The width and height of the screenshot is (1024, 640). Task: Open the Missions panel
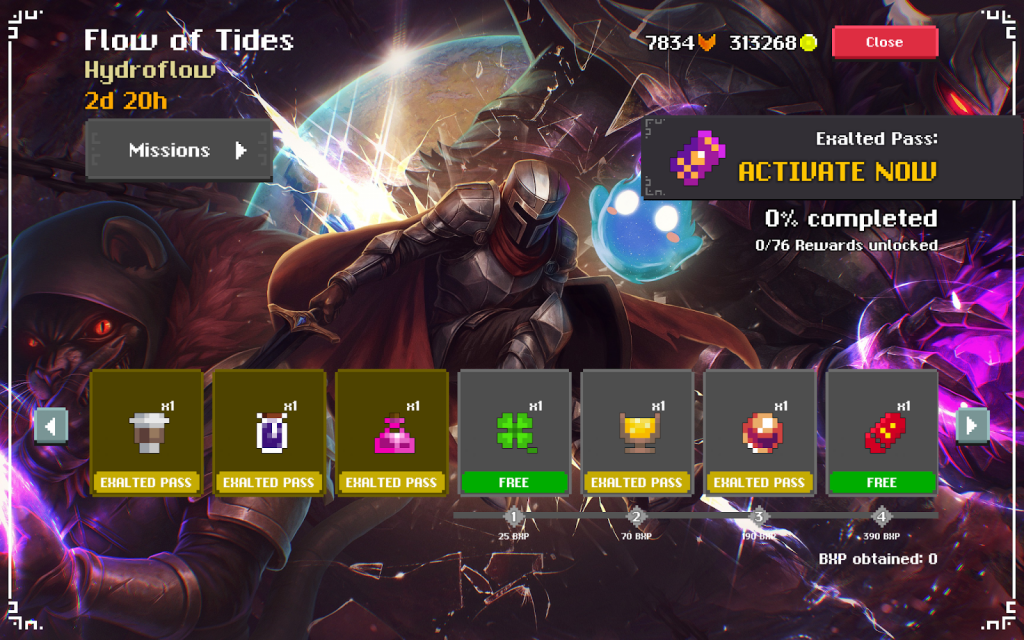pyautogui.click(x=180, y=150)
